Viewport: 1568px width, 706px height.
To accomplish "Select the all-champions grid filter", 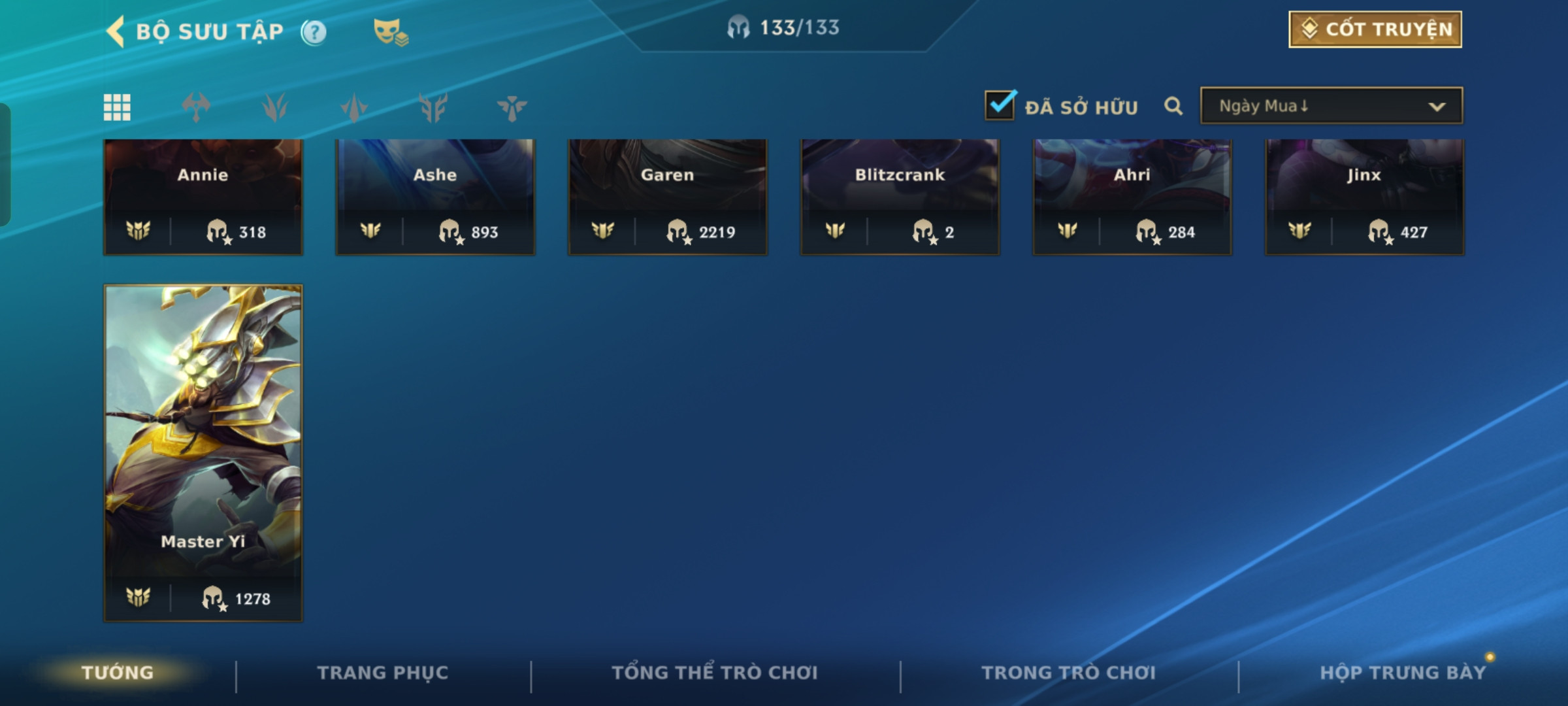I will [x=117, y=107].
